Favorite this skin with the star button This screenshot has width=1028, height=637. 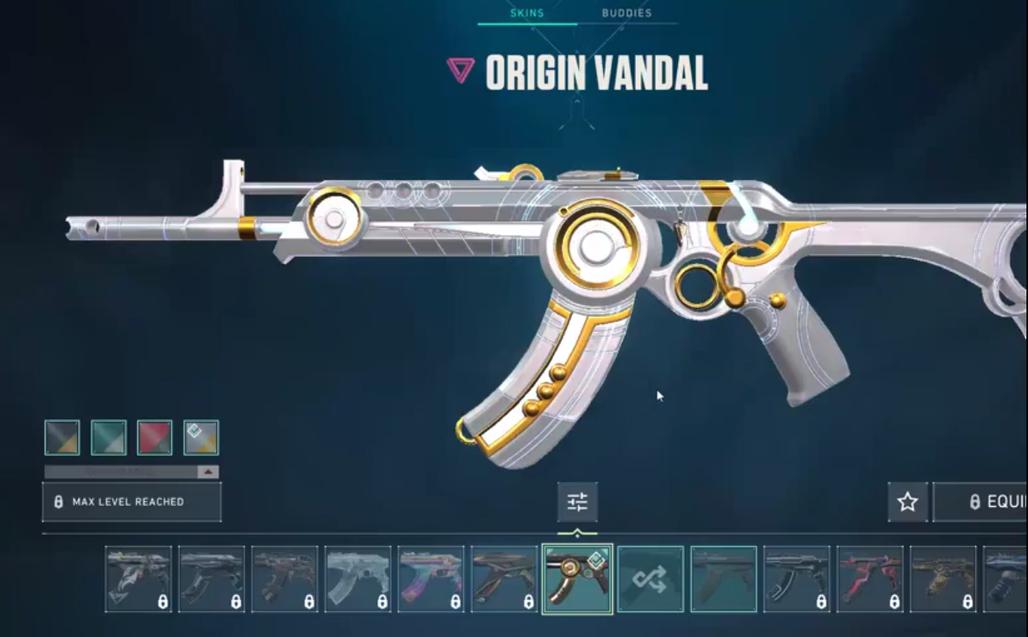[907, 502]
